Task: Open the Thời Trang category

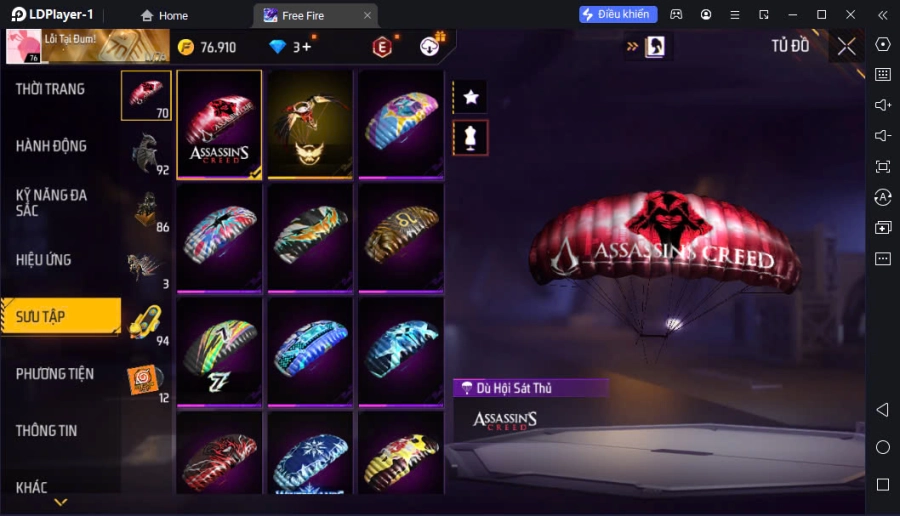Action: click(50, 89)
